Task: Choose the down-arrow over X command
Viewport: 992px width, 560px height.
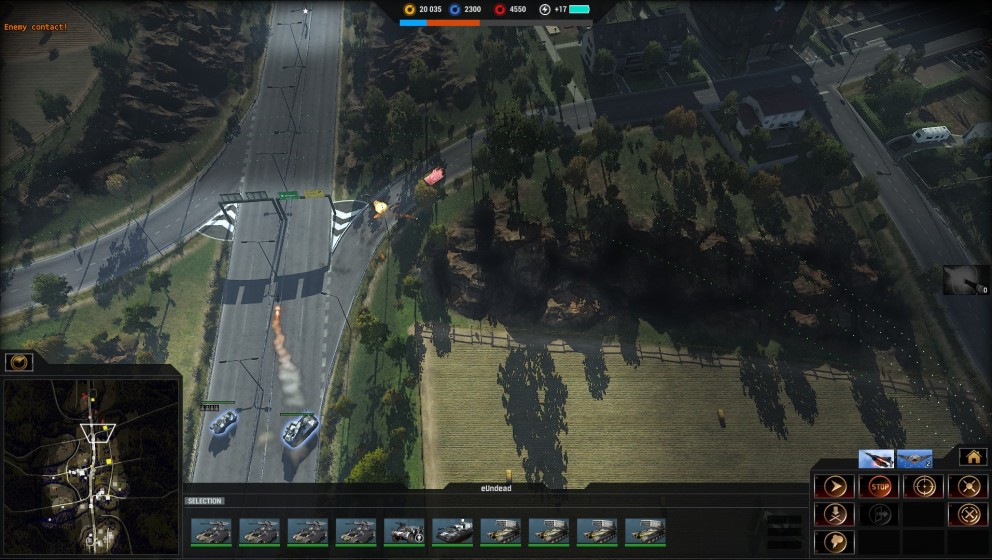Action: coord(833,514)
